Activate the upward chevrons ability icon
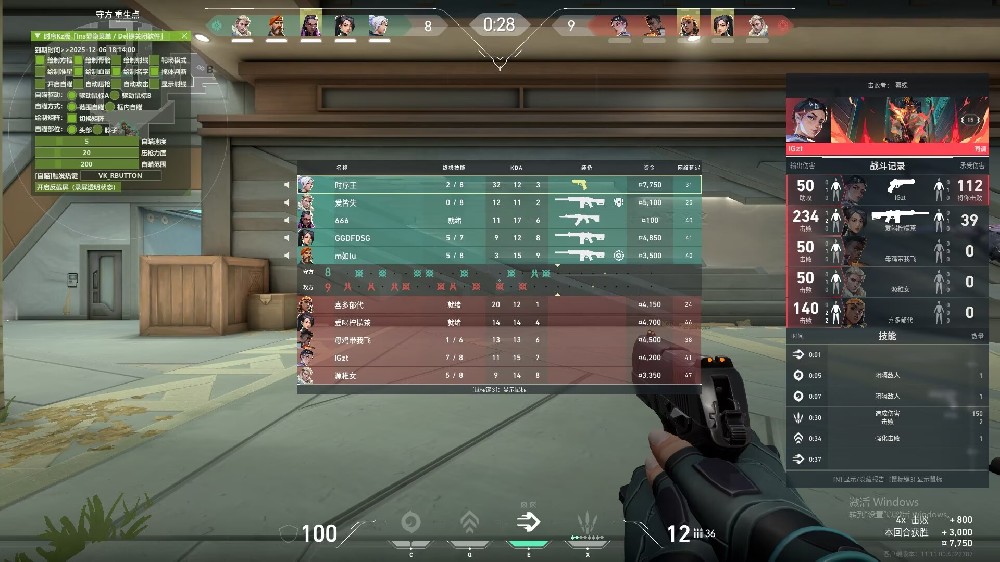This screenshot has width=1000, height=562. (x=469, y=521)
